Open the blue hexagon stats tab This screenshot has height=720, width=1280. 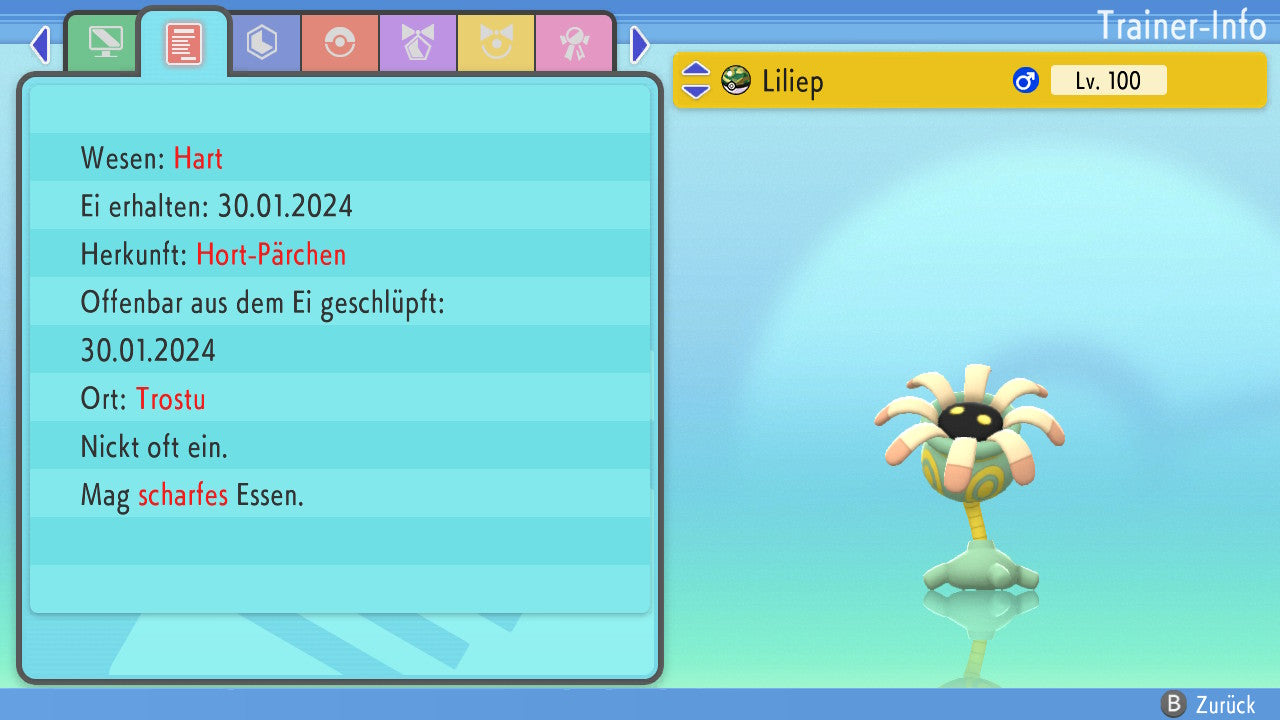pyautogui.click(x=262, y=43)
